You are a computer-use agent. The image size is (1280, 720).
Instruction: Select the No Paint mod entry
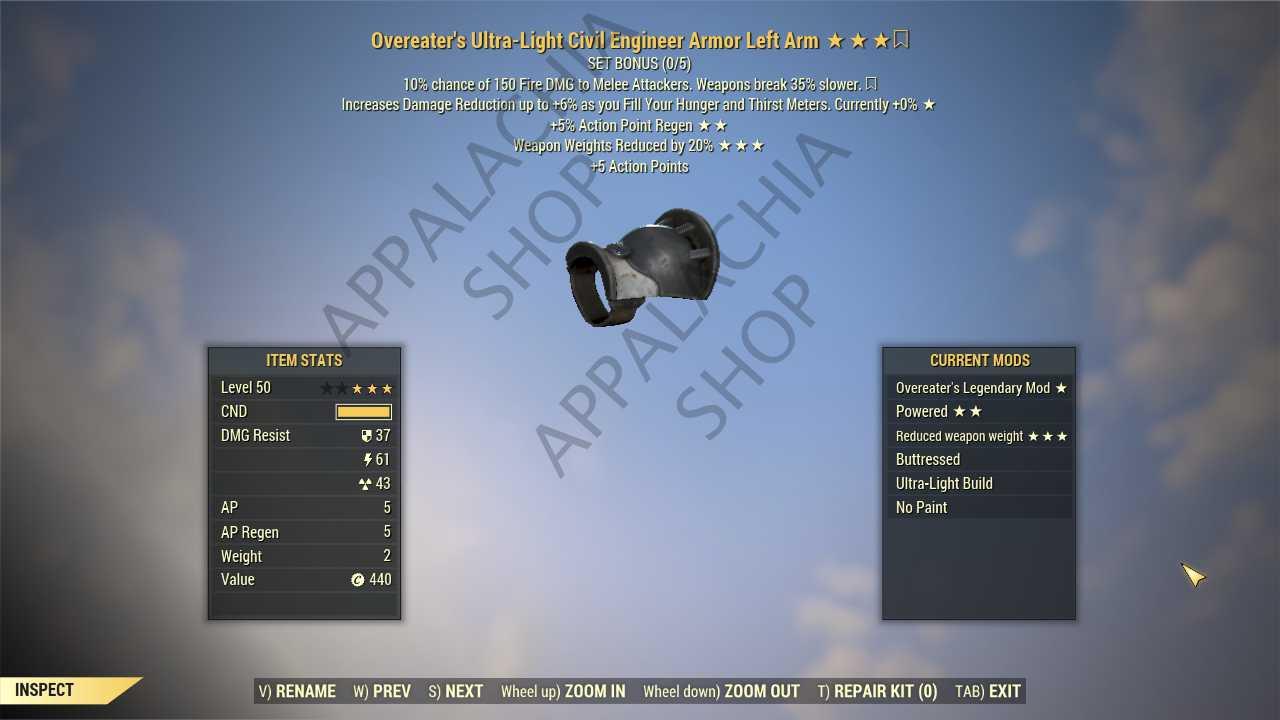[x=979, y=508]
